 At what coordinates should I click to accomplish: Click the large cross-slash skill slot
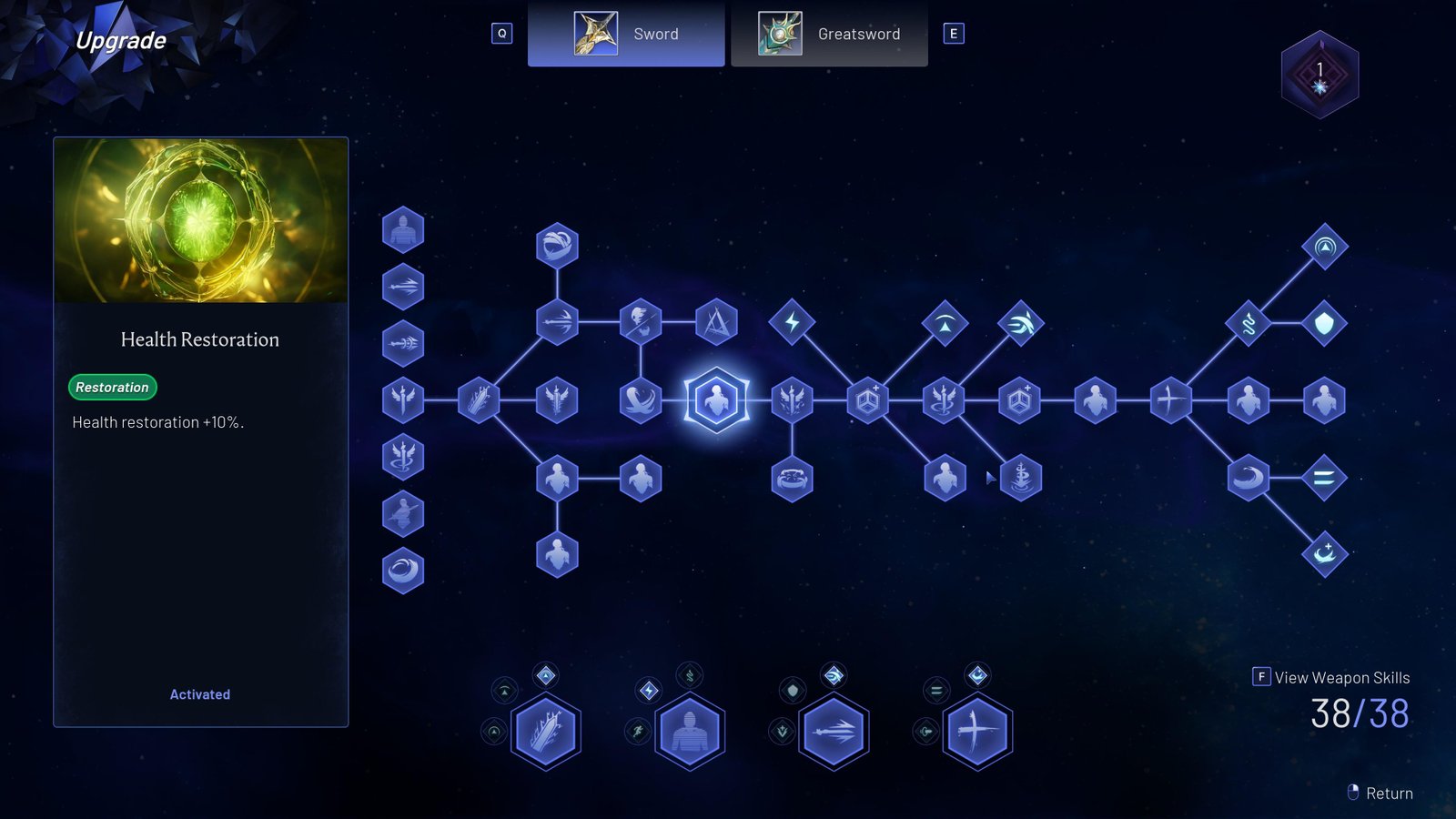976,732
